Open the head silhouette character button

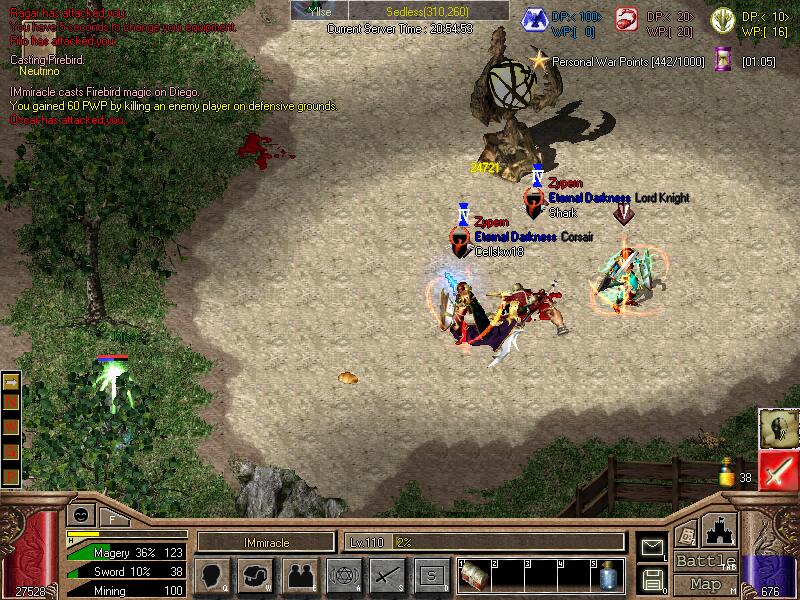213,575
